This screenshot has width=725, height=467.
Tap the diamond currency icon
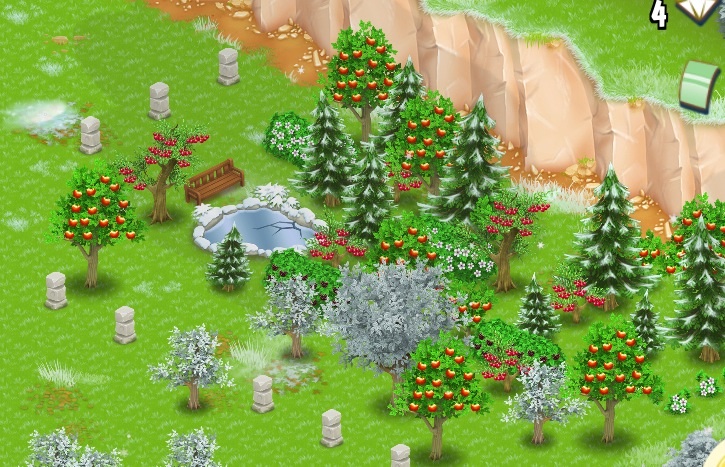(x=699, y=11)
